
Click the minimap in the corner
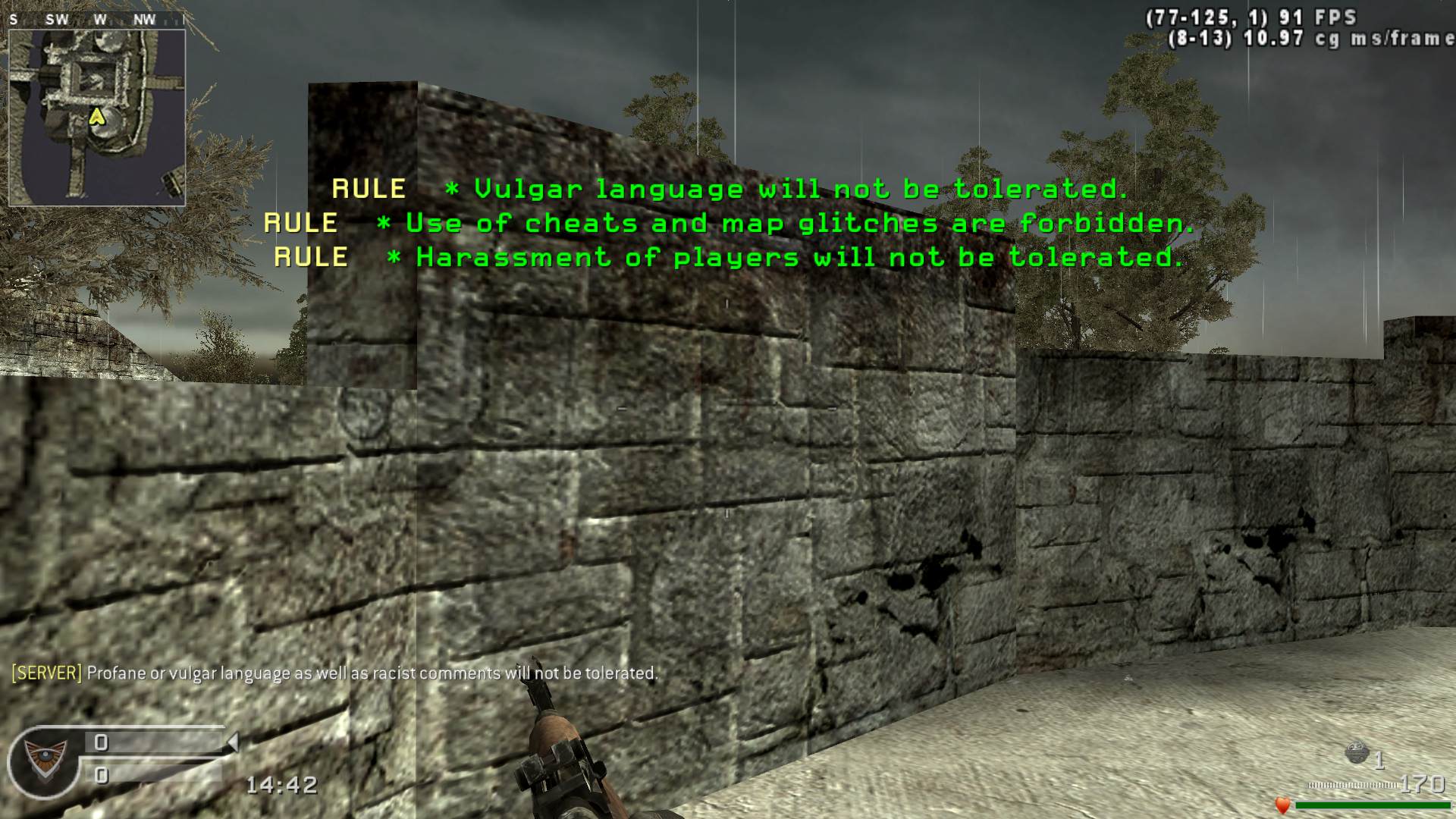click(x=97, y=118)
